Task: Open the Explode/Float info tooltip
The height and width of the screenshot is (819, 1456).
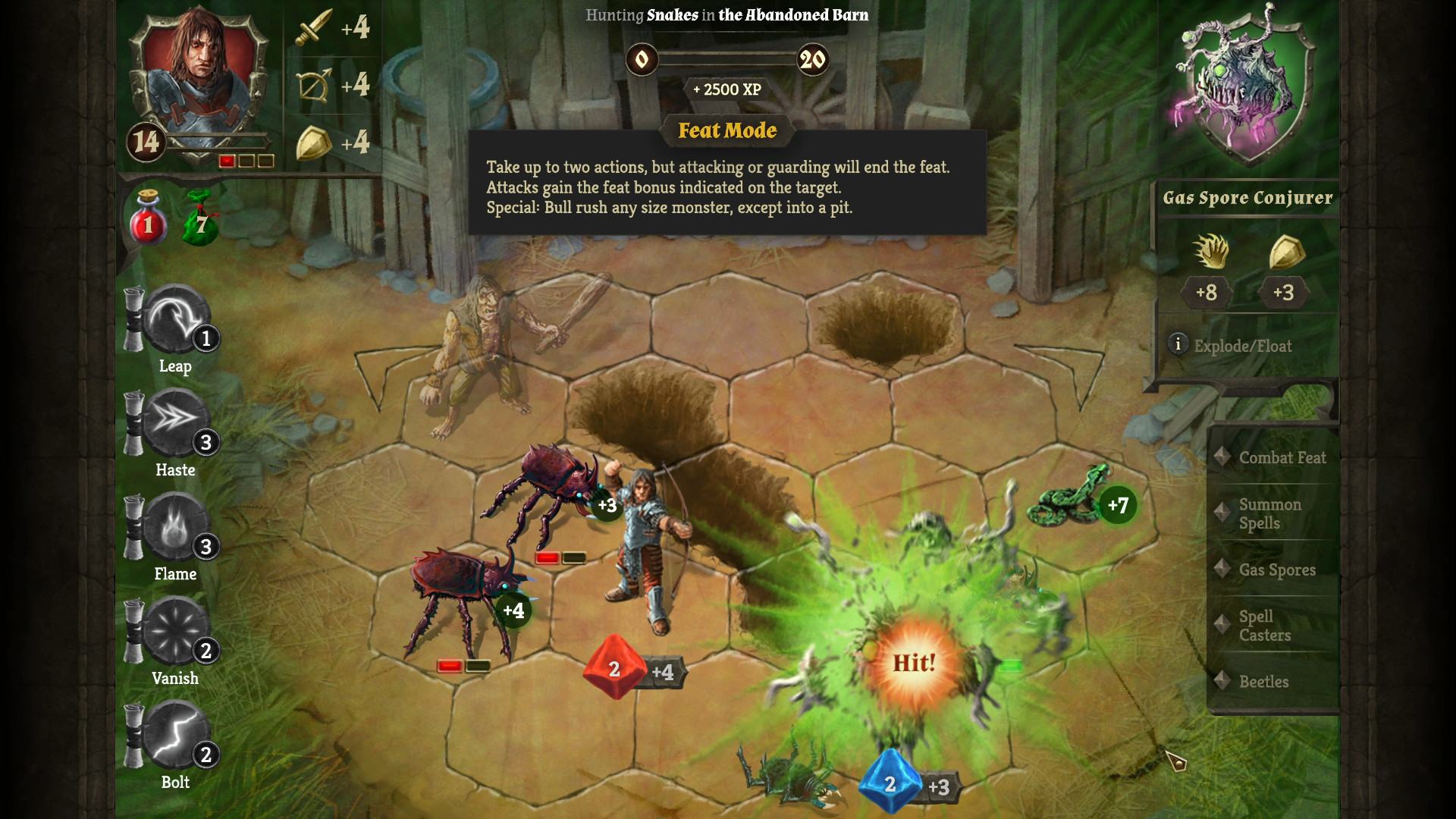Action: (1178, 345)
